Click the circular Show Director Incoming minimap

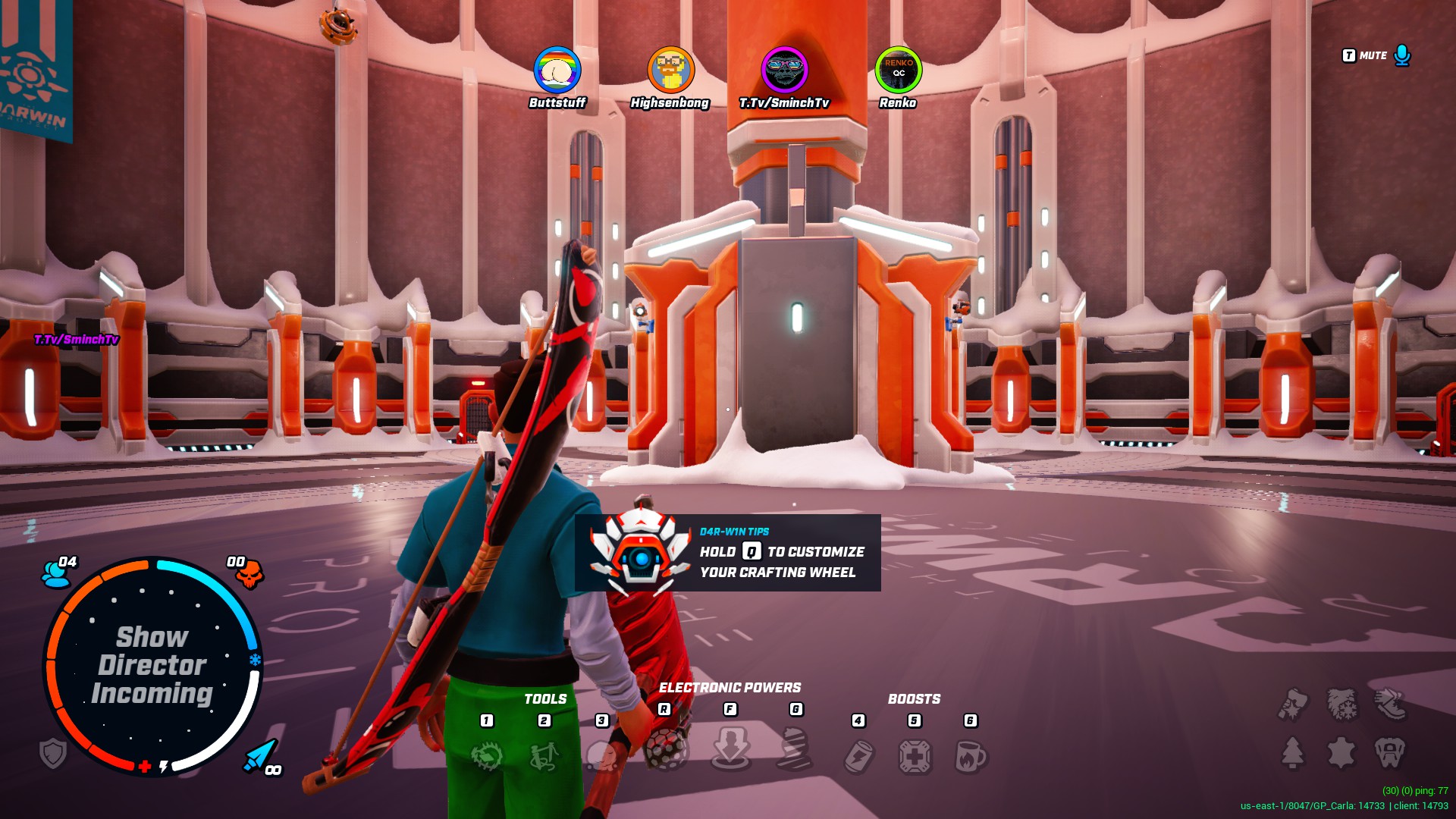click(152, 665)
